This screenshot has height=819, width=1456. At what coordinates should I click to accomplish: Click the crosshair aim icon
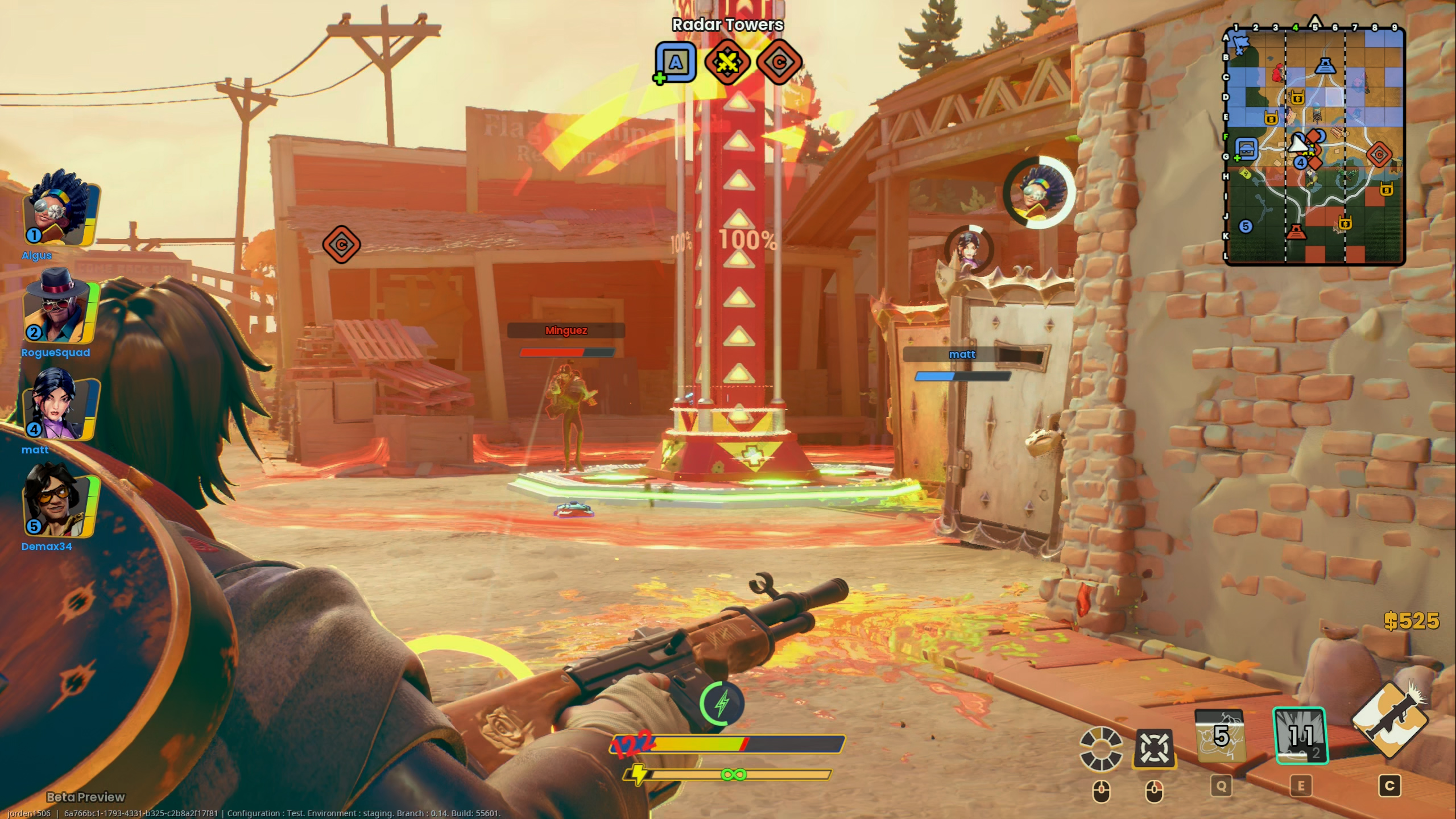click(x=1153, y=747)
